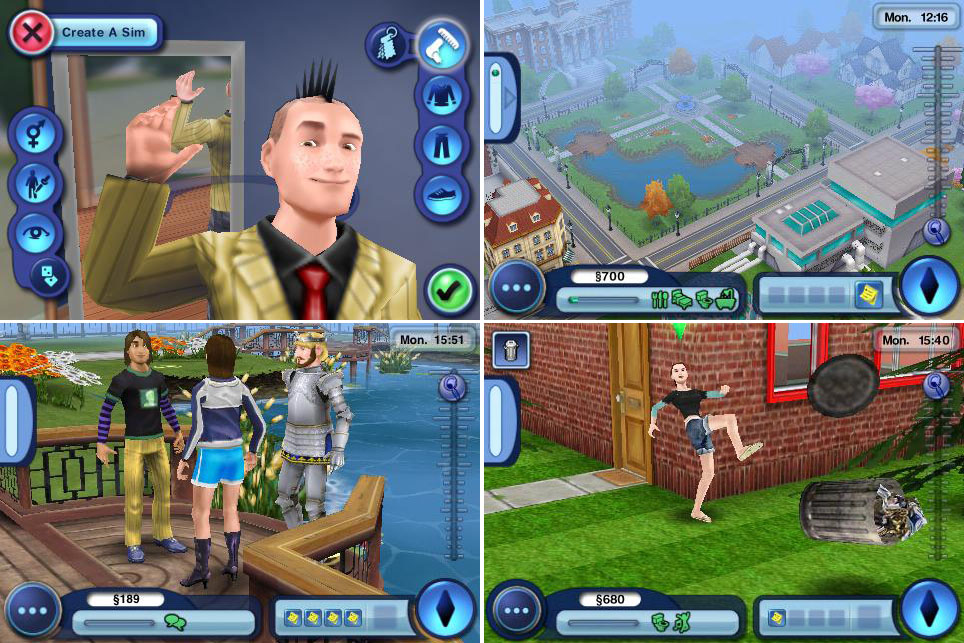
Task: Select the body and skin tone editor
Action: (x=35, y=184)
